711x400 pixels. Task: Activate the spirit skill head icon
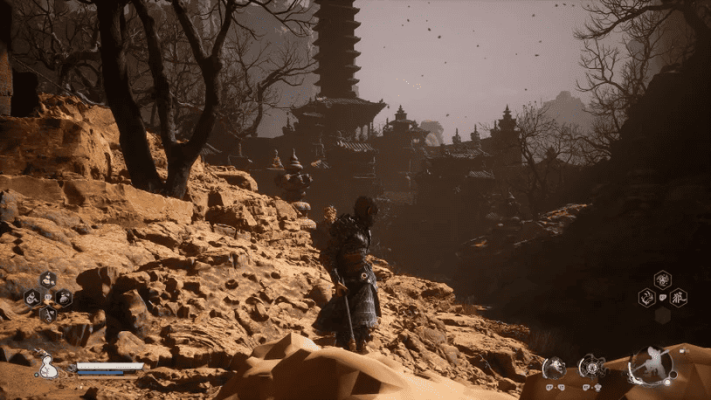coord(553,368)
